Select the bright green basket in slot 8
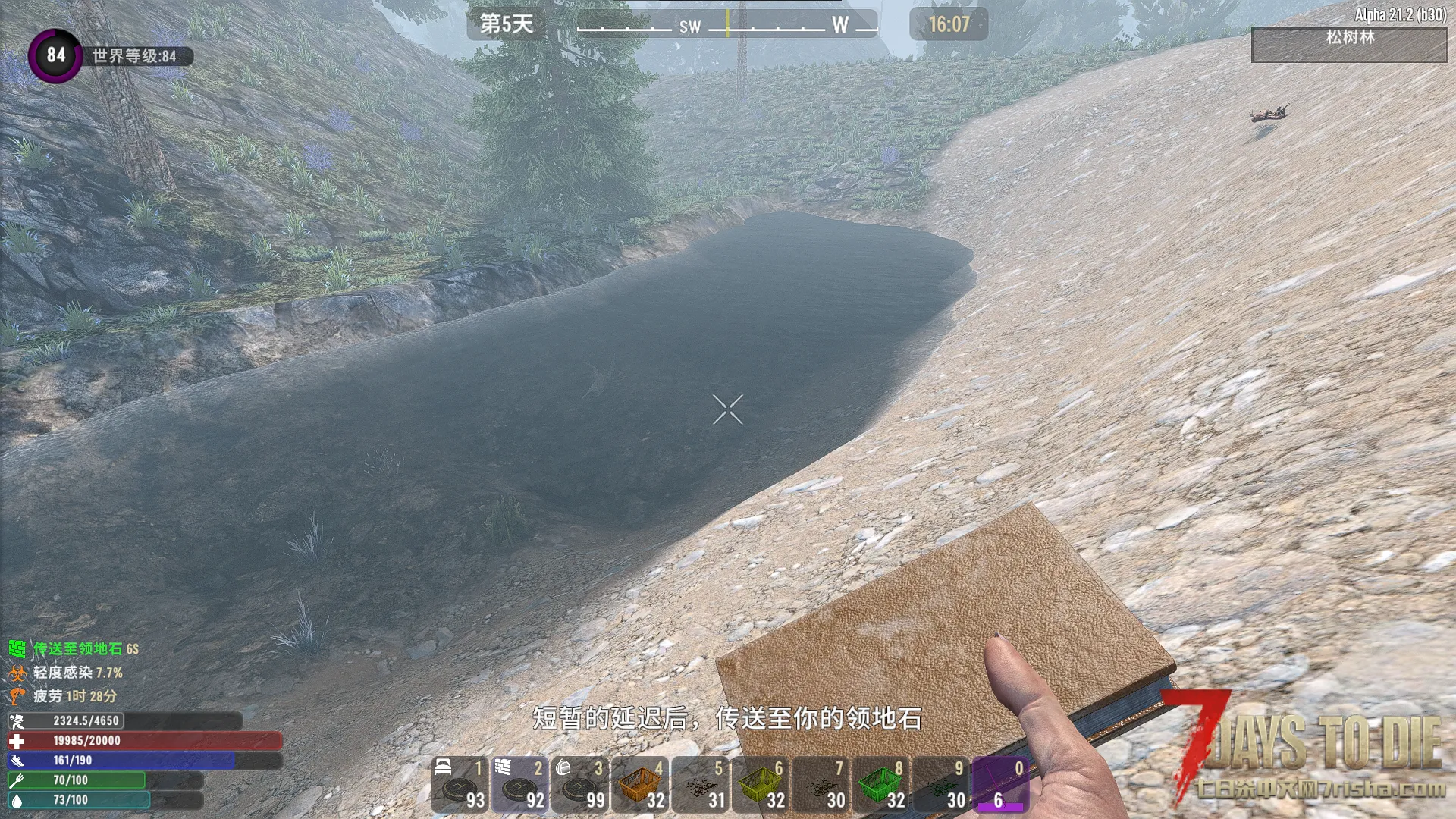1456x819 pixels. click(881, 785)
